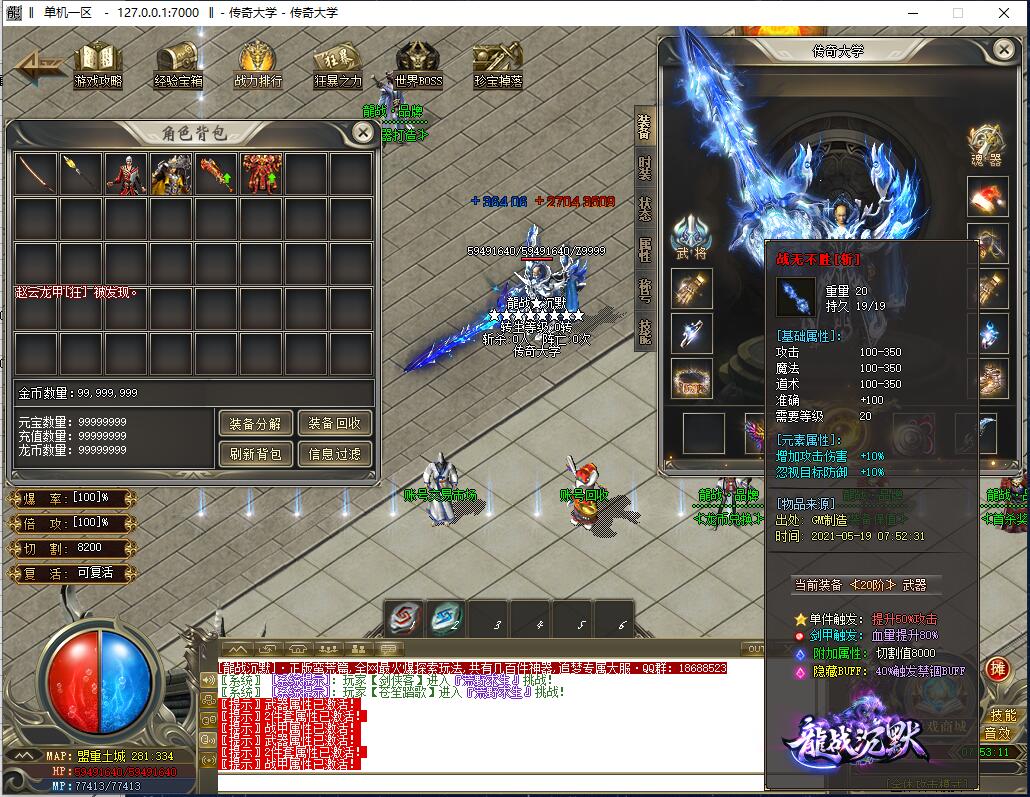Image resolution: width=1030 pixels, height=797 pixels.
Task: Select the golden spear in the bag
Action: click(81, 174)
